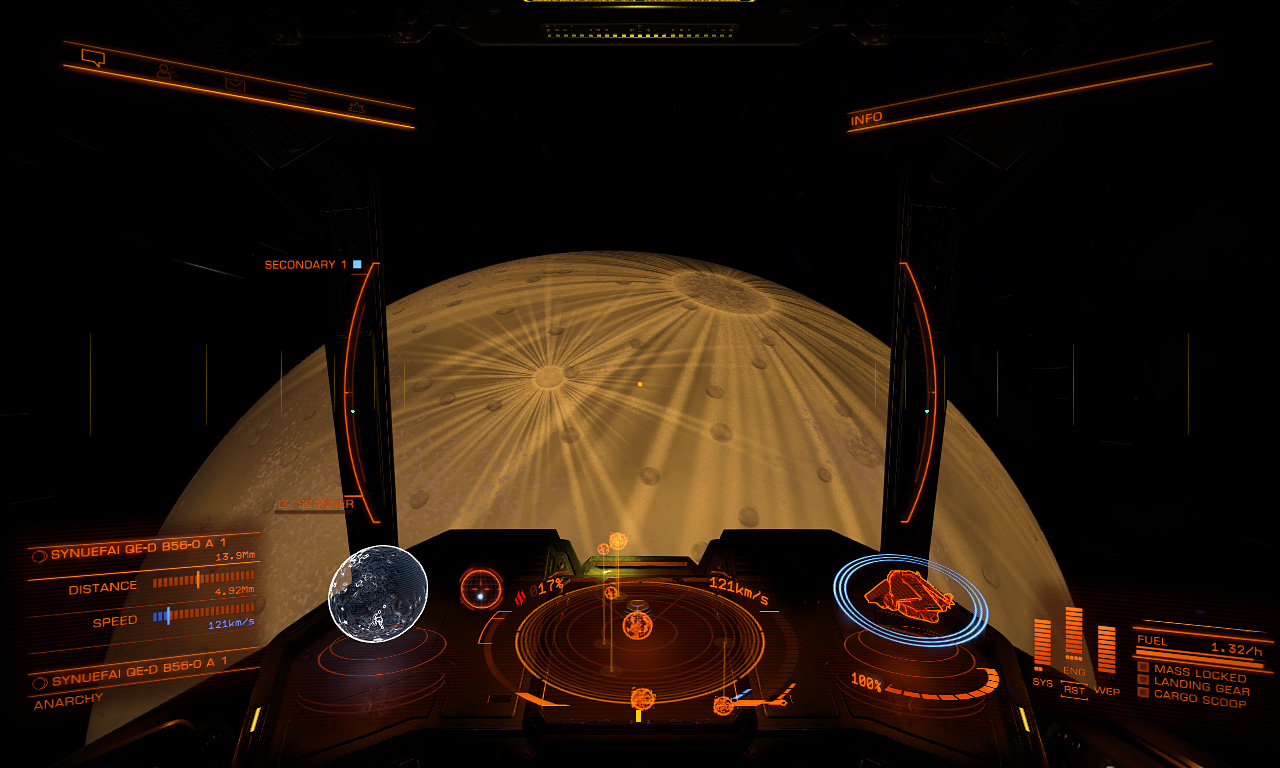This screenshot has width=1280, height=768.
Task: Open the comms chat speech-bubble tab
Action: pyautogui.click(x=93, y=58)
